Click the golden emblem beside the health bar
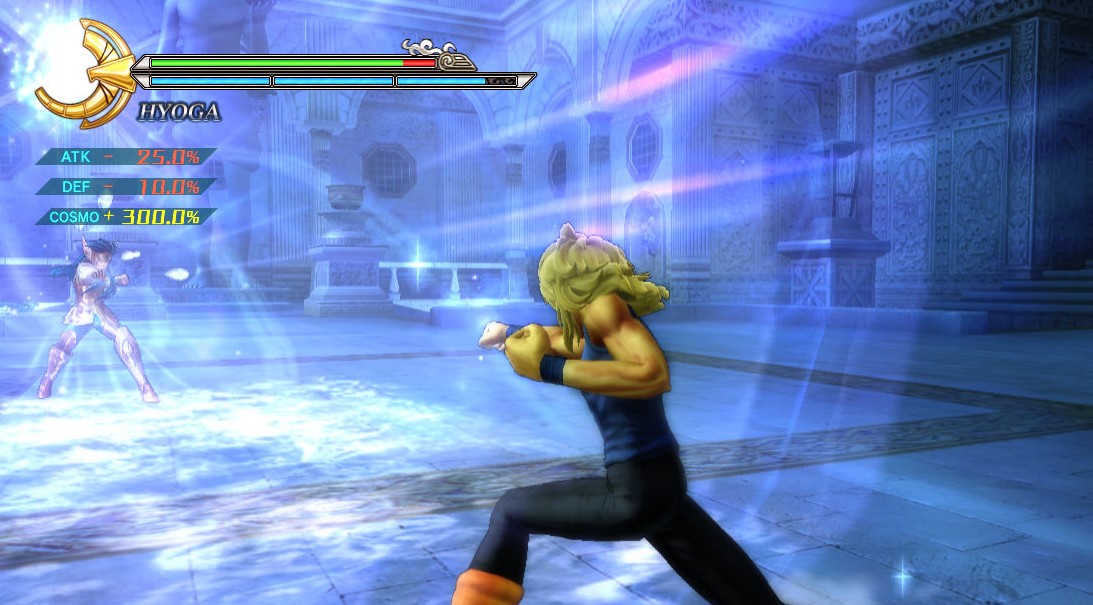Viewport: 1093px width, 605px height. coord(88,72)
